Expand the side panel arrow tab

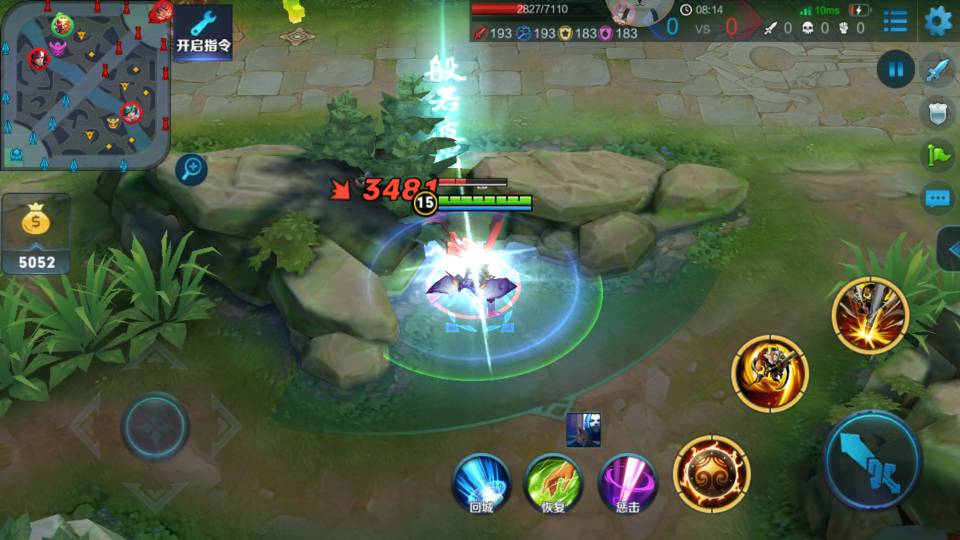(949, 249)
